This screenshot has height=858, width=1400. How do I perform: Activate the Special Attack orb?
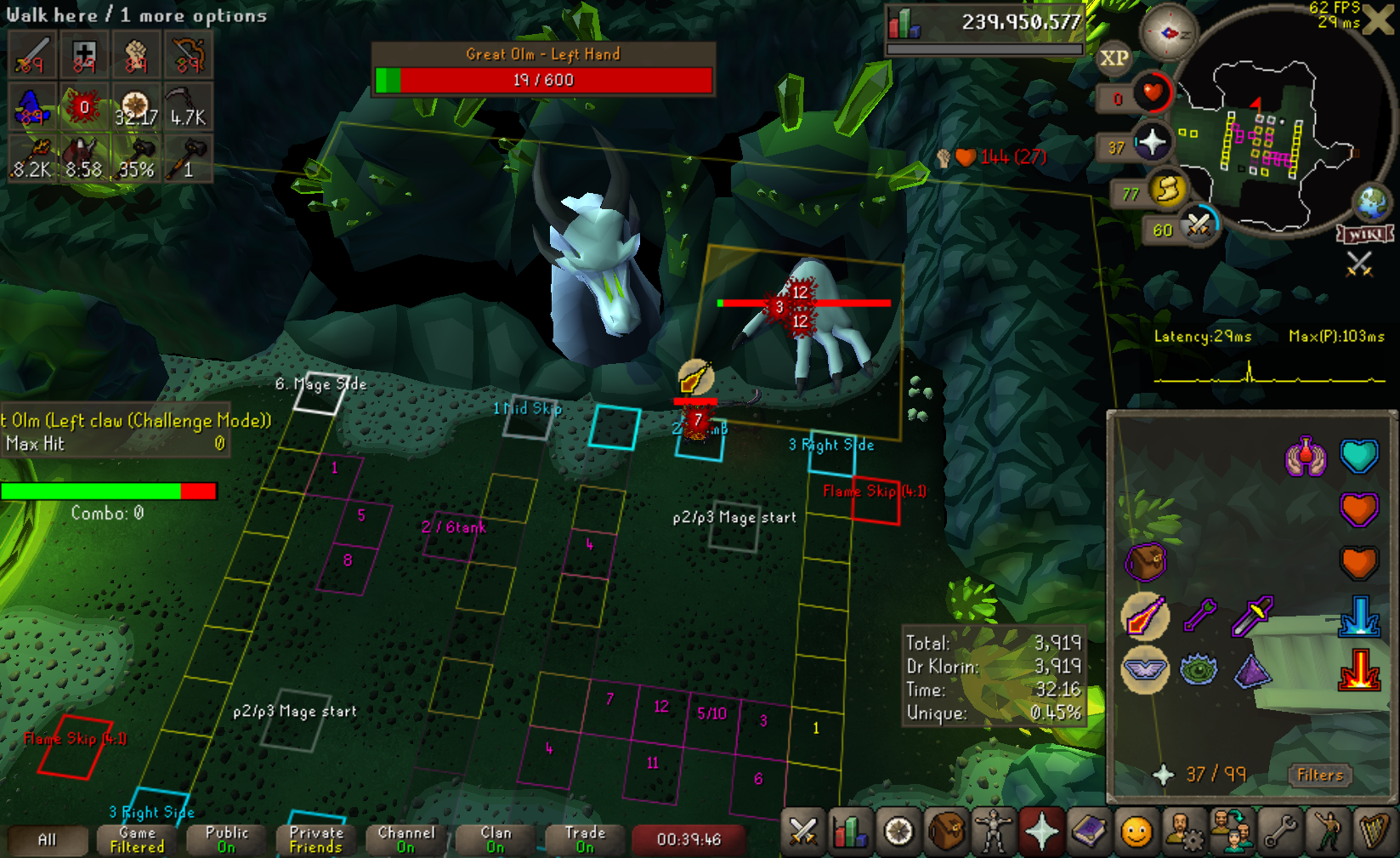click(x=1198, y=225)
